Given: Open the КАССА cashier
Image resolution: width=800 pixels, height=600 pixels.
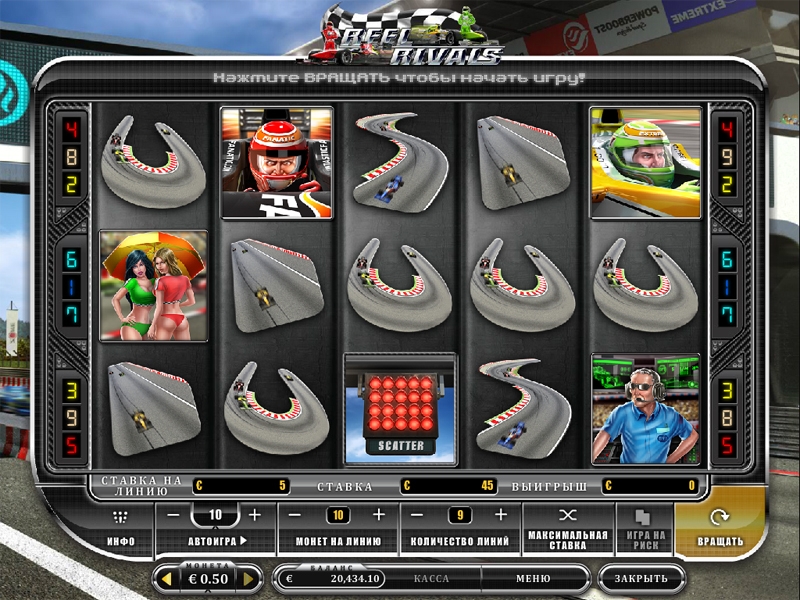Looking at the screenshot, I should (431, 579).
